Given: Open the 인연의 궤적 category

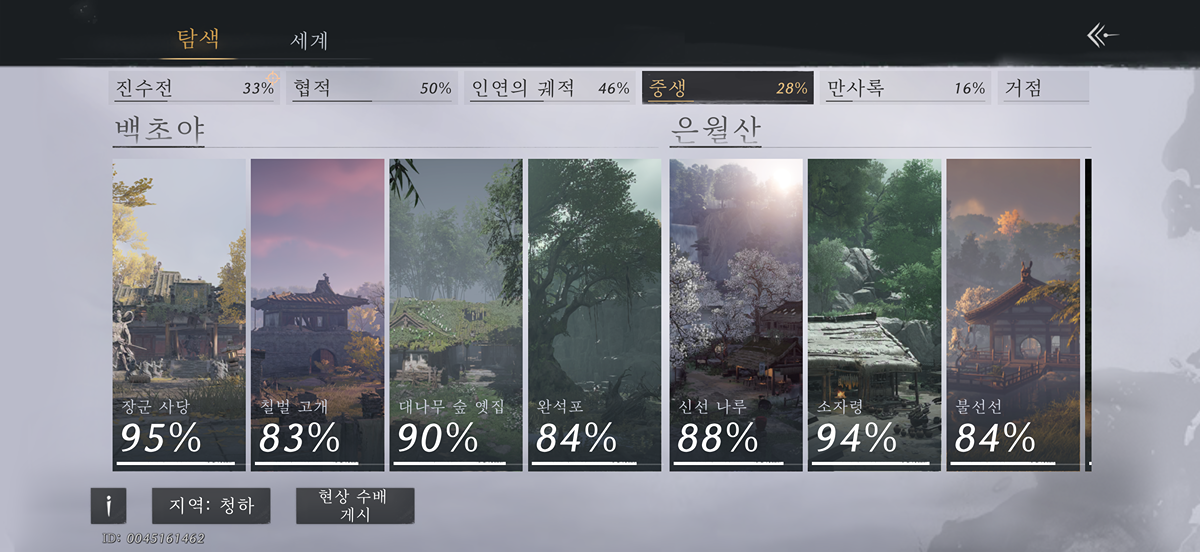Looking at the screenshot, I should point(550,88).
